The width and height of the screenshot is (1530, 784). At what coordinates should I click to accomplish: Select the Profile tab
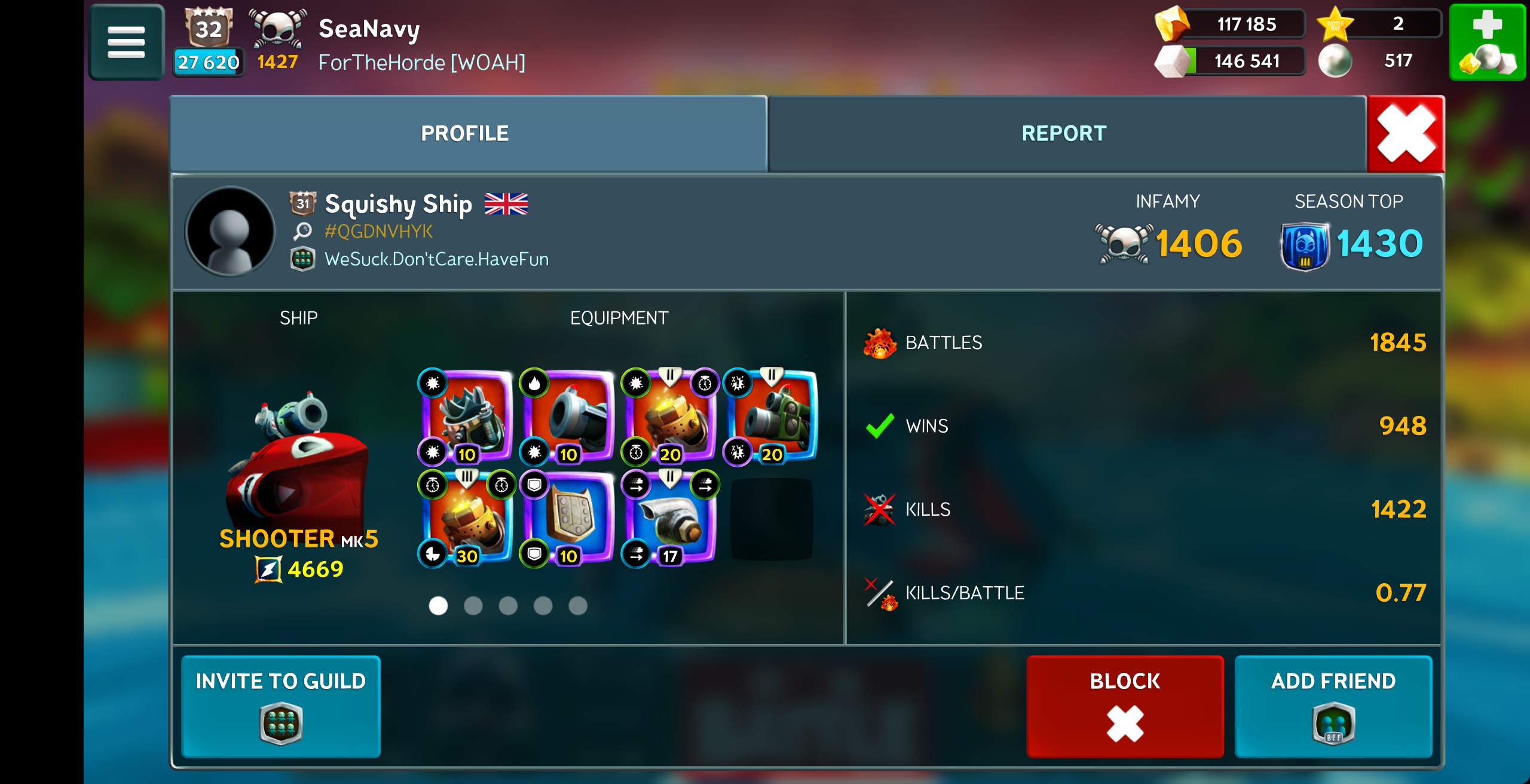point(465,133)
